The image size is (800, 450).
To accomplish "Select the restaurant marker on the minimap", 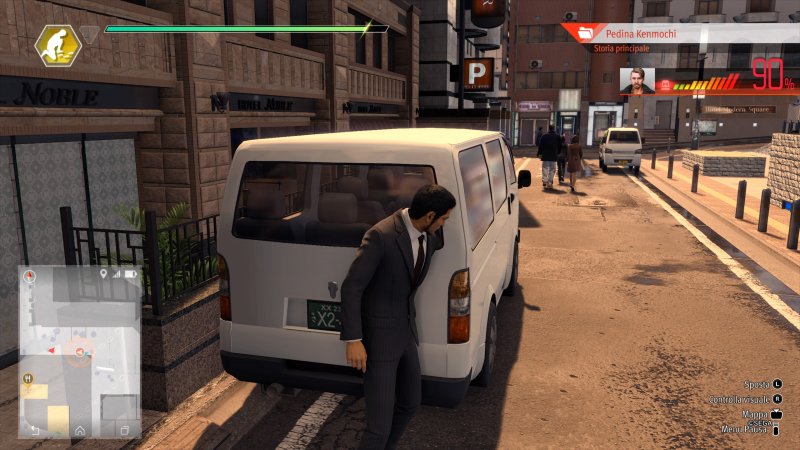I will pyautogui.click(x=28, y=379).
